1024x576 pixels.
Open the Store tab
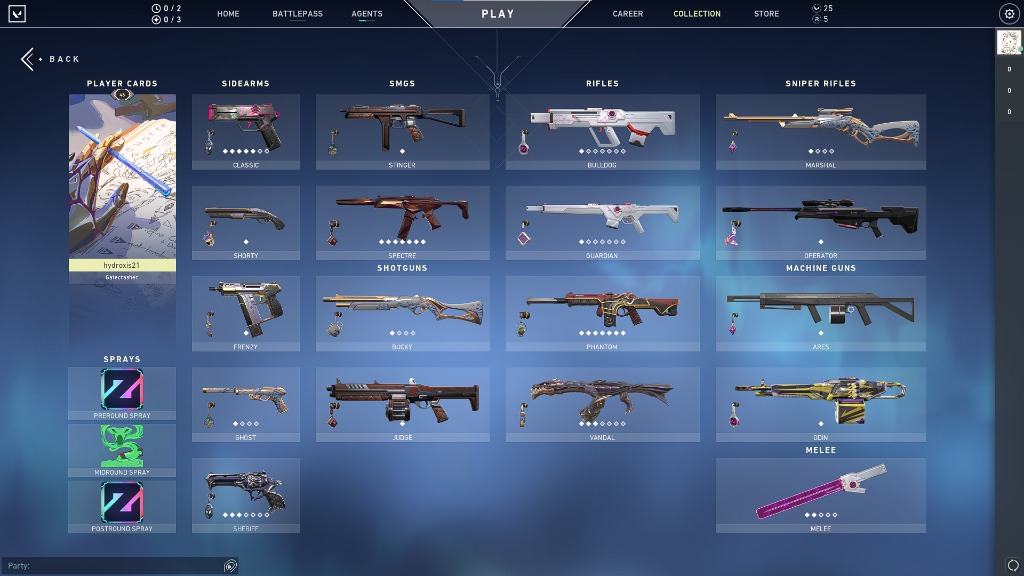[x=767, y=14]
